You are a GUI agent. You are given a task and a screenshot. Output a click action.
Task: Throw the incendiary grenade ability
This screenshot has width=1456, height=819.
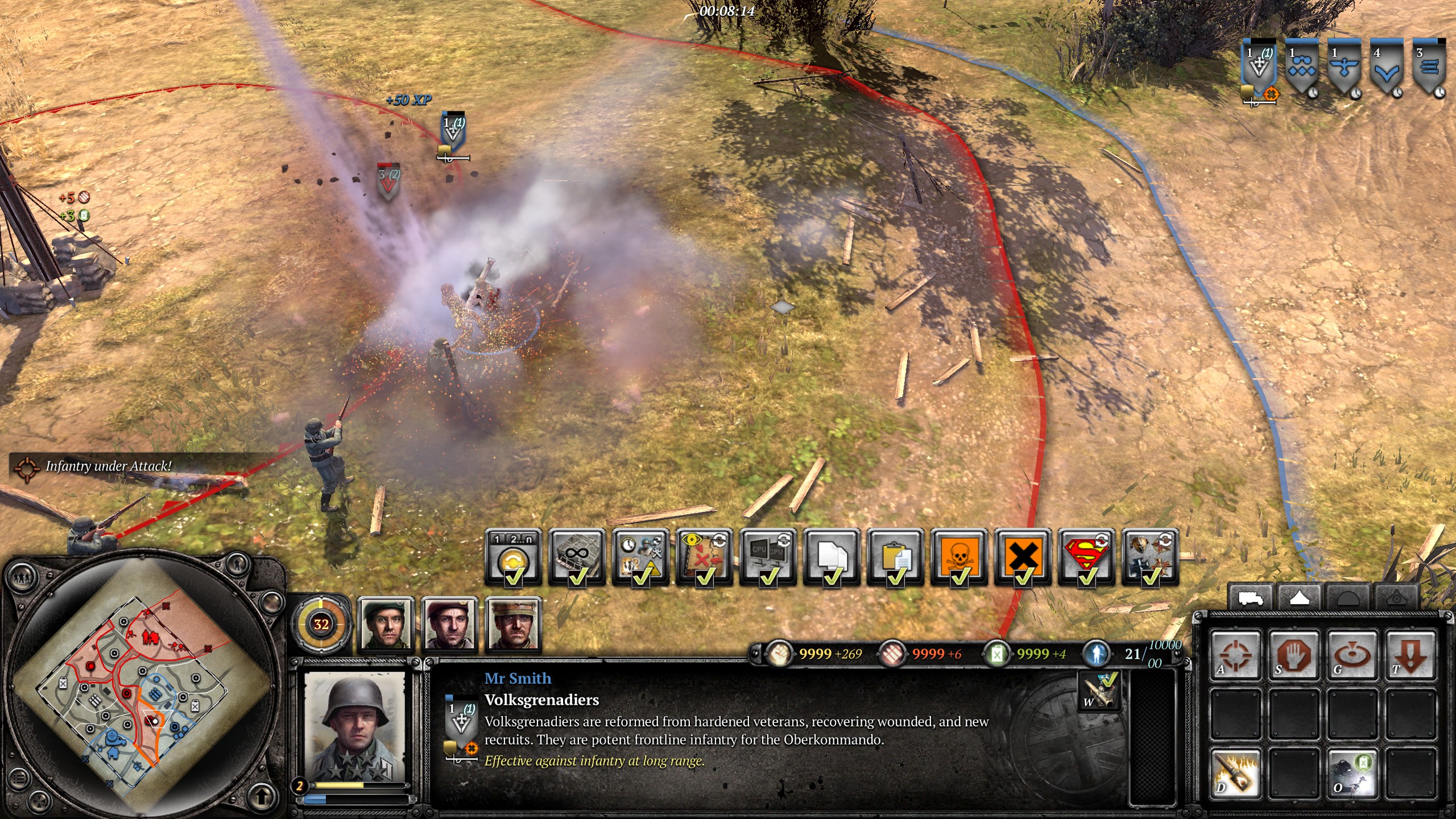pyautogui.click(x=1235, y=772)
